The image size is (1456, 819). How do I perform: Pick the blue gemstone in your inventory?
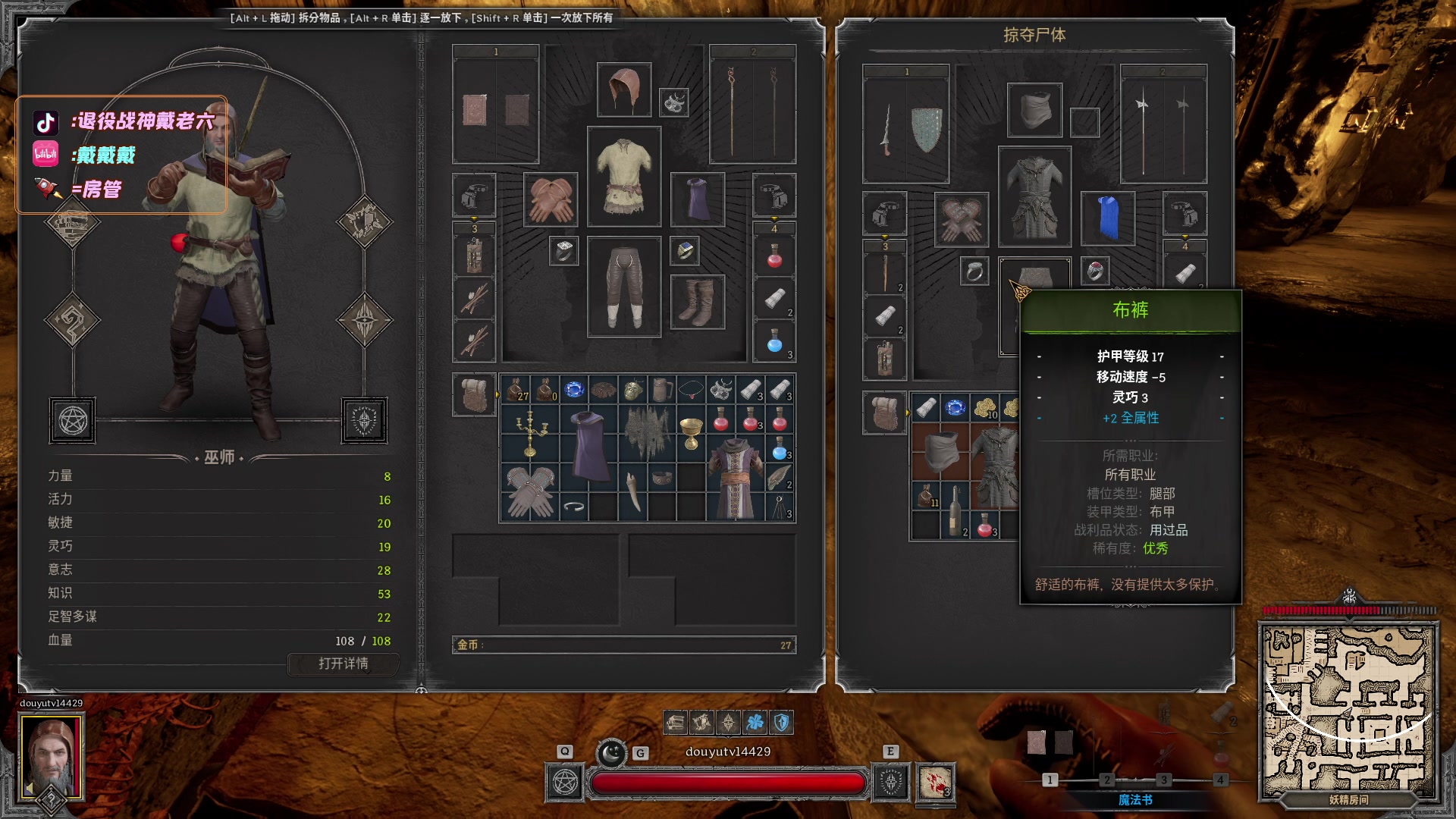tap(574, 390)
